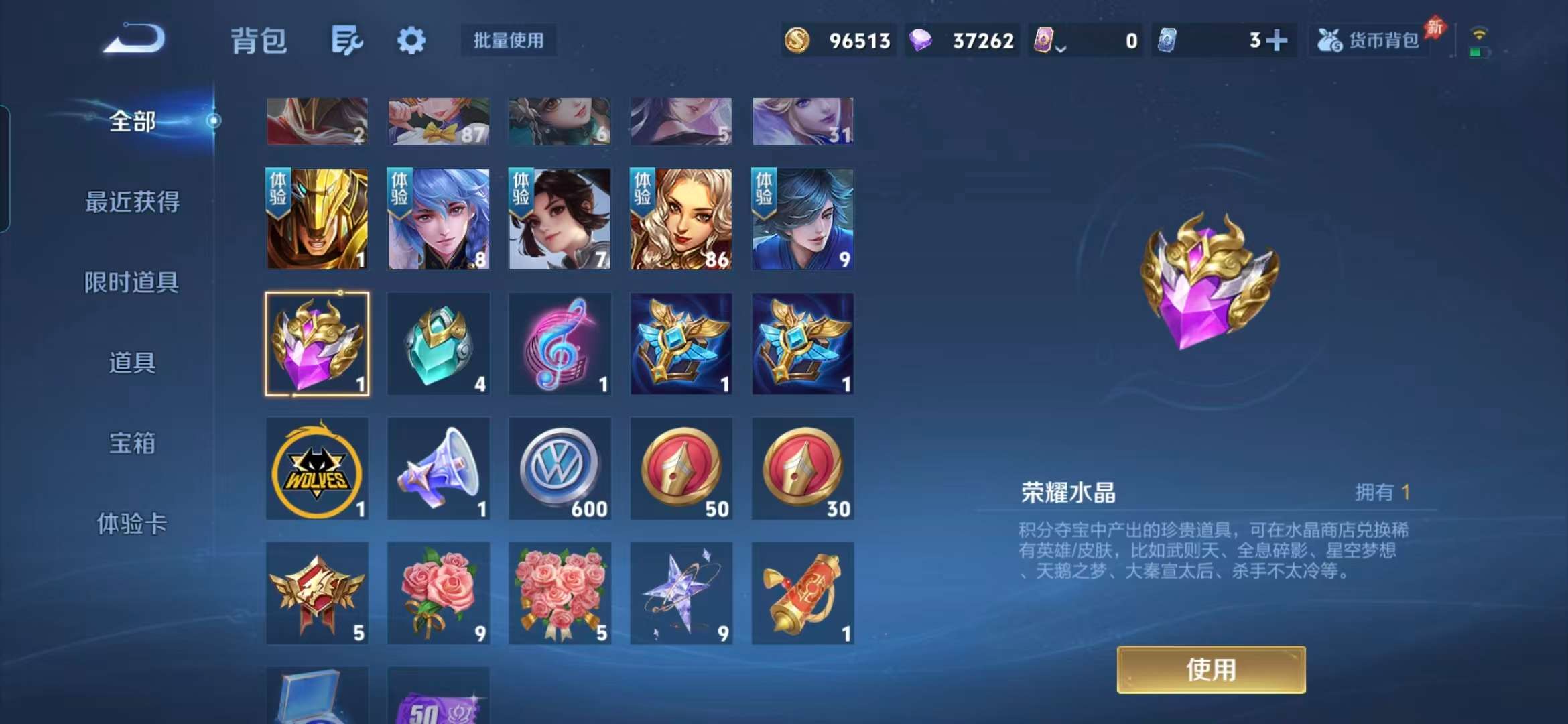This screenshot has width=1568, height=724.
Task: Select the teal crystal item with count 4
Action: [x=439, y=344]
